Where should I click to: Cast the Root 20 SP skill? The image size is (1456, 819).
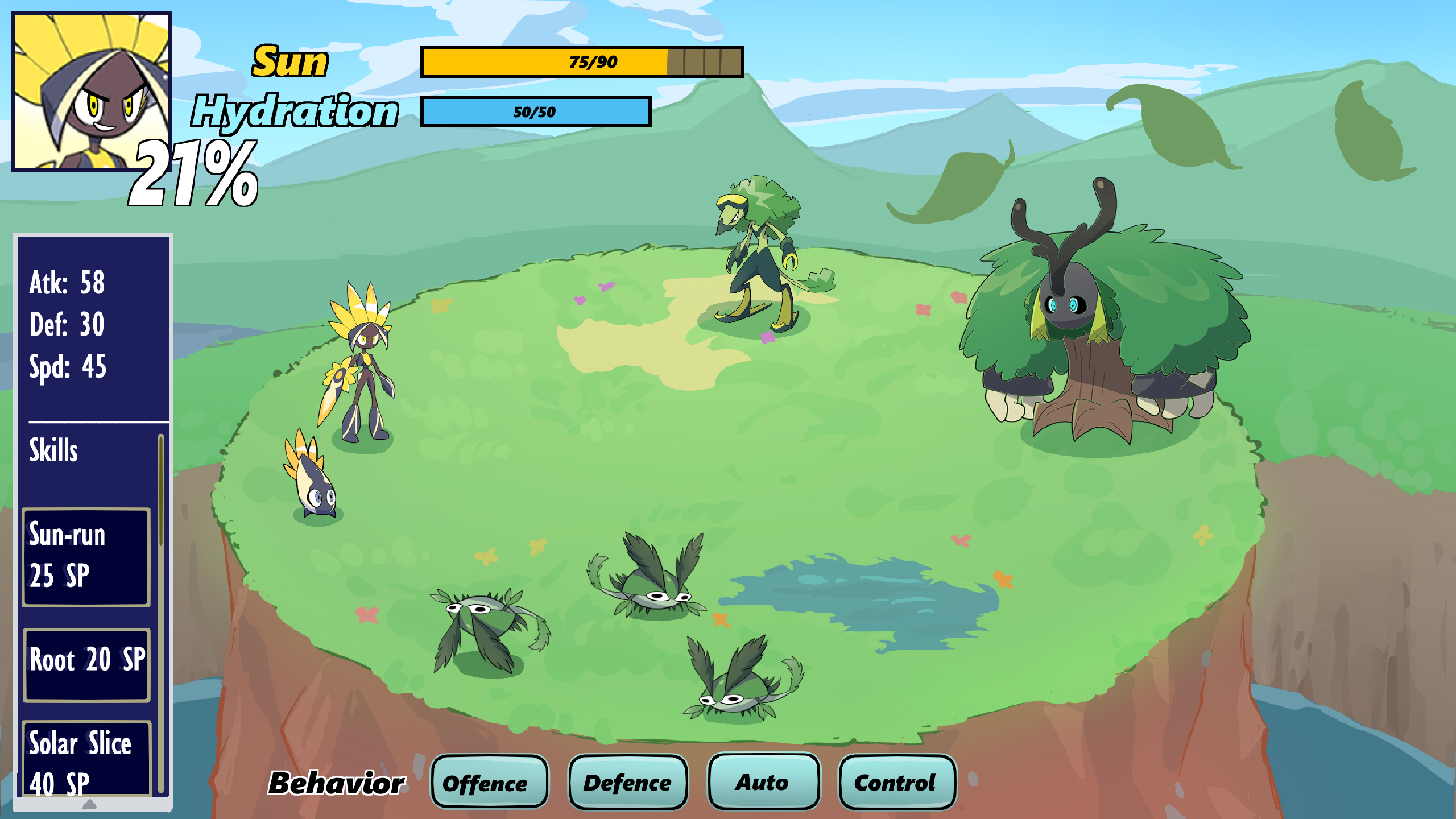(86, 664)
